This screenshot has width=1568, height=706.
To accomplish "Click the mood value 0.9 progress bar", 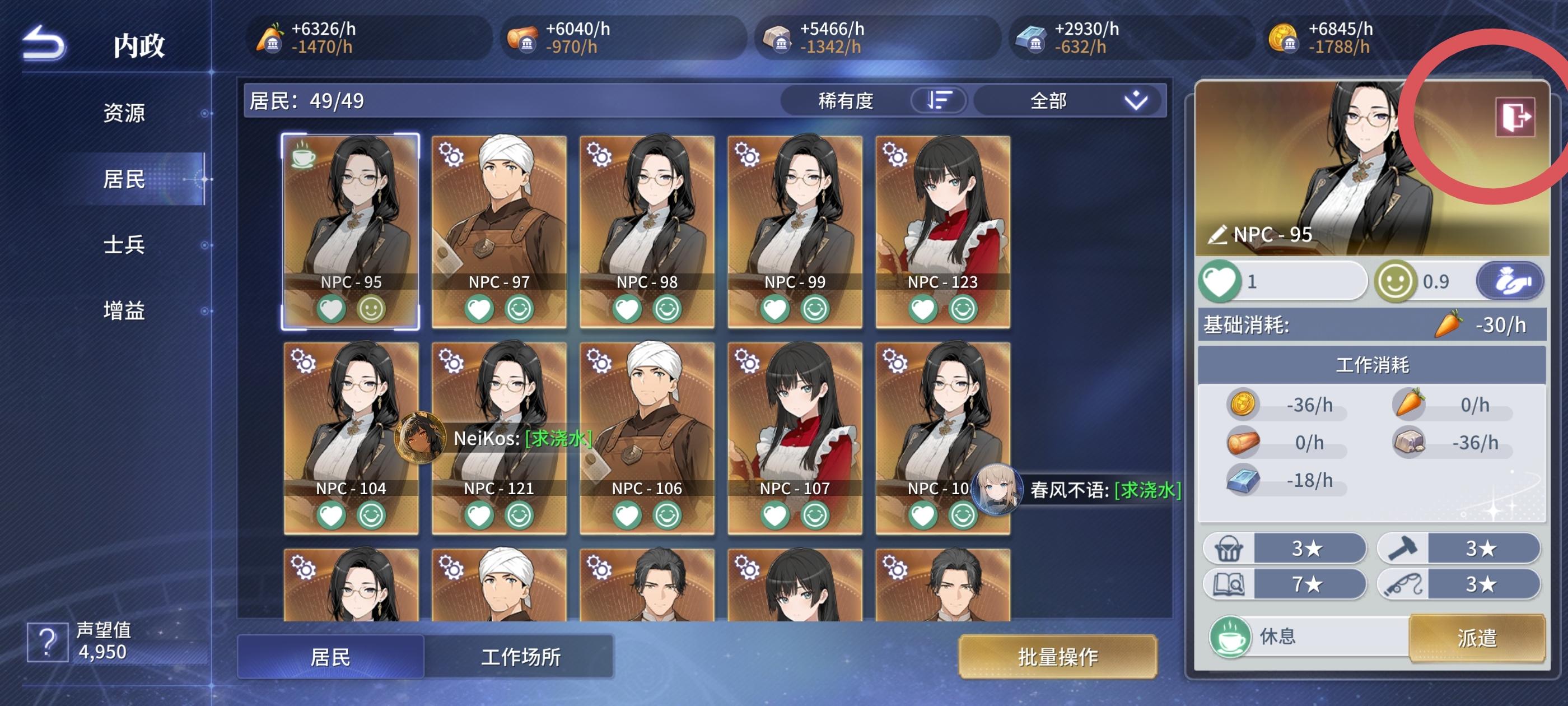I will 1418,281.
